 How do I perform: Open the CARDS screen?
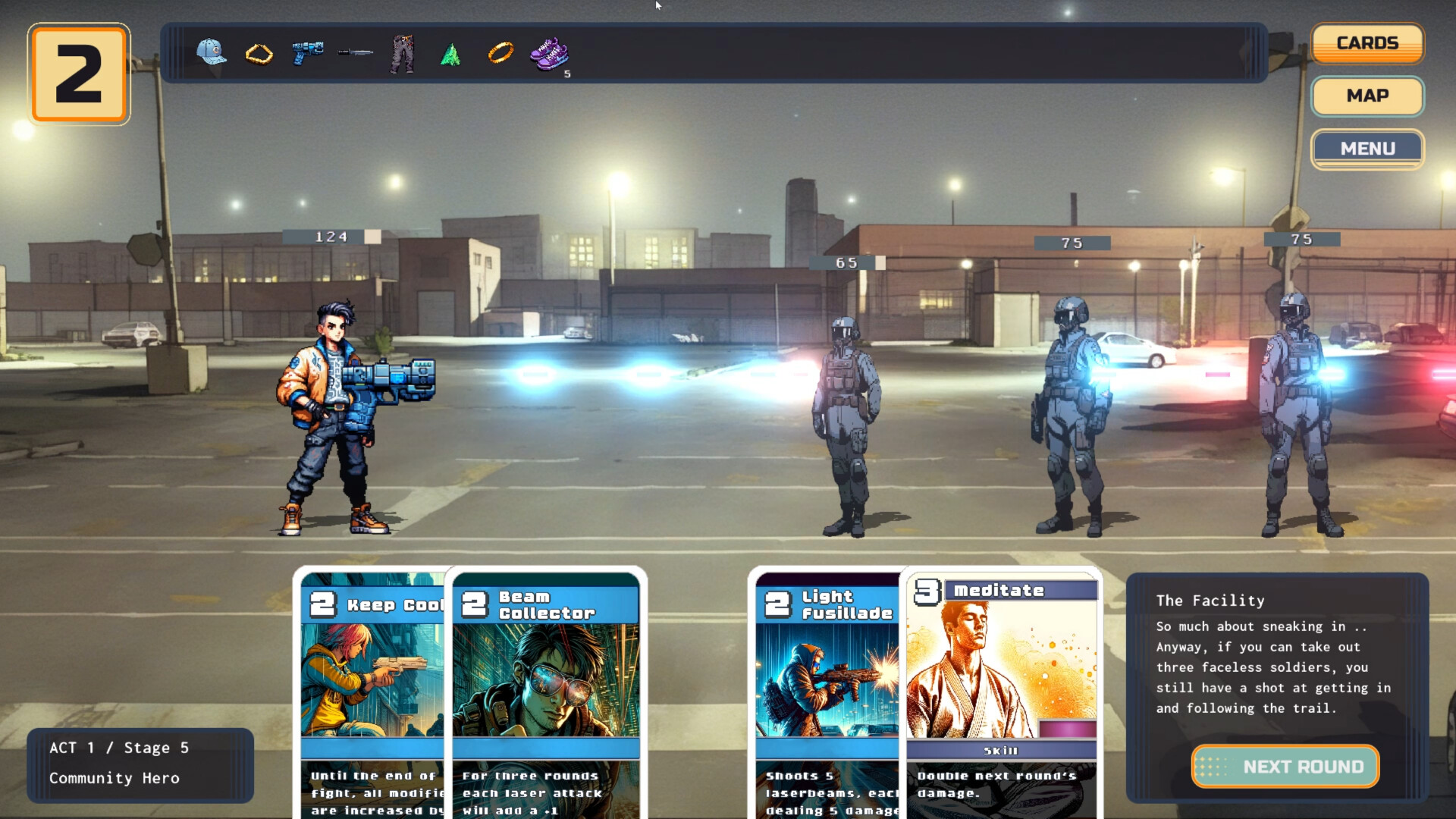1367,42
